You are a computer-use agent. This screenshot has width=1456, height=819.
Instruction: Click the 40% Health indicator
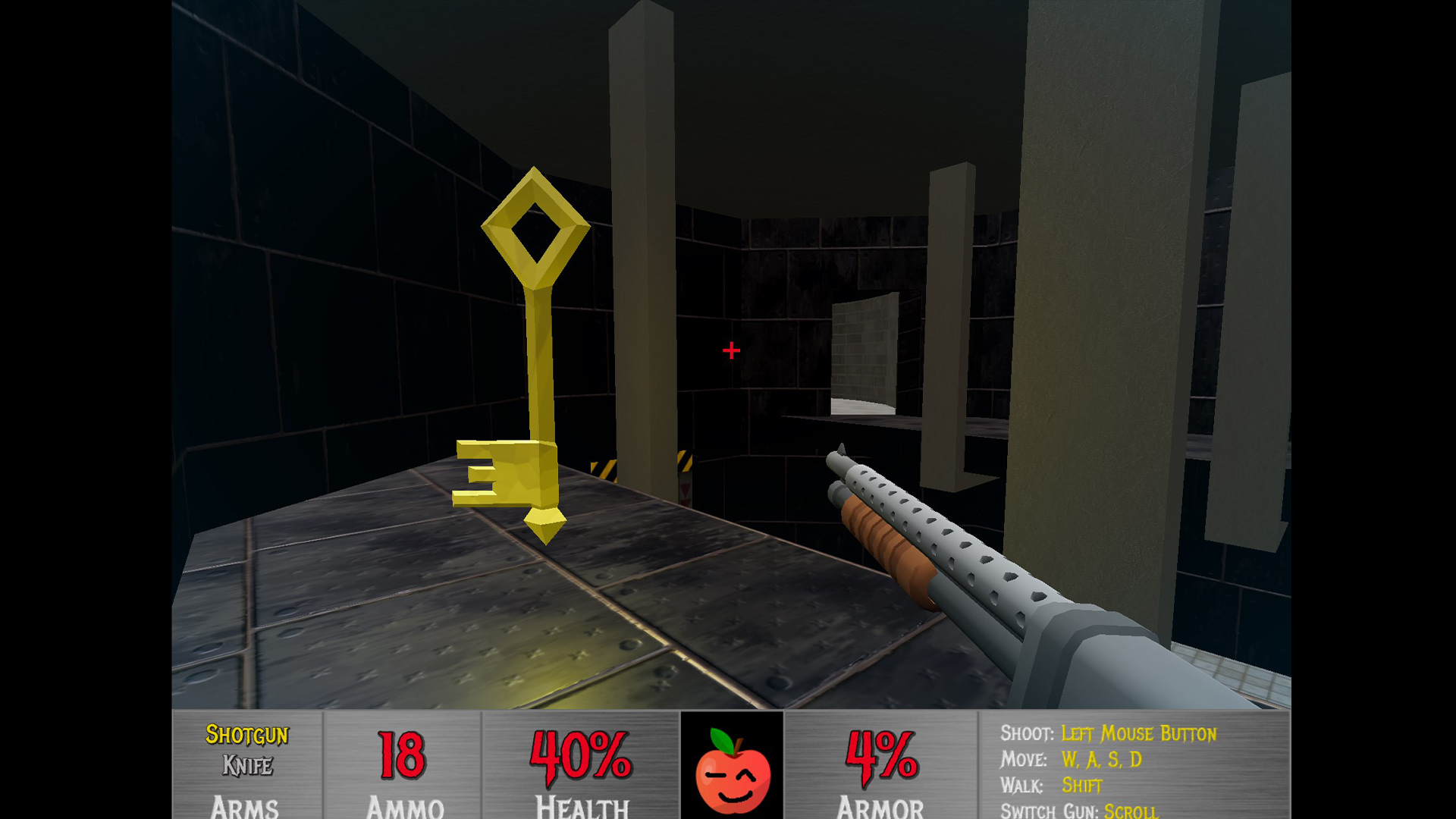580,758
